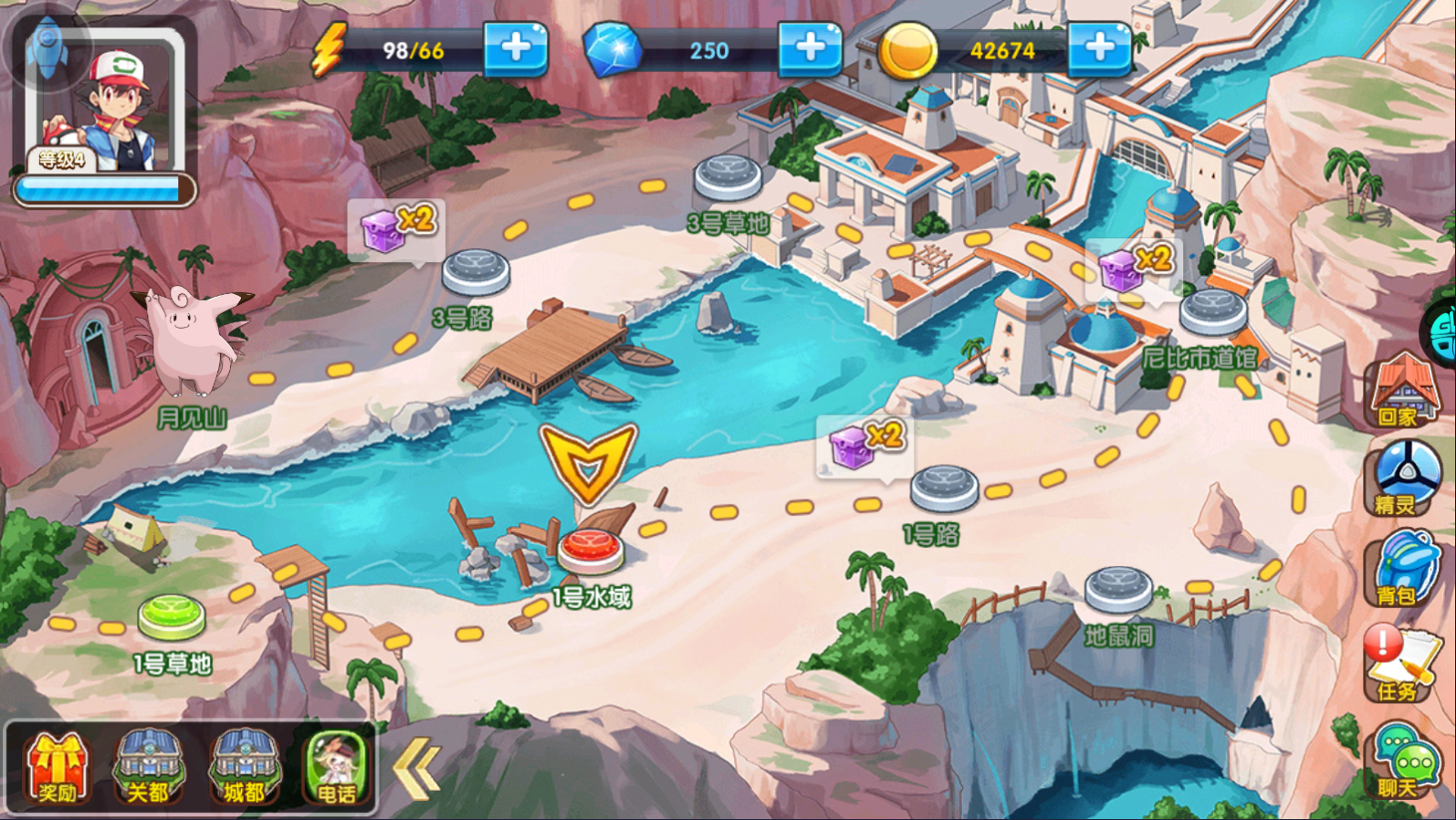Choose the 1号路 stage node
Screen dimensions: 1456x820
coord(944,487)
